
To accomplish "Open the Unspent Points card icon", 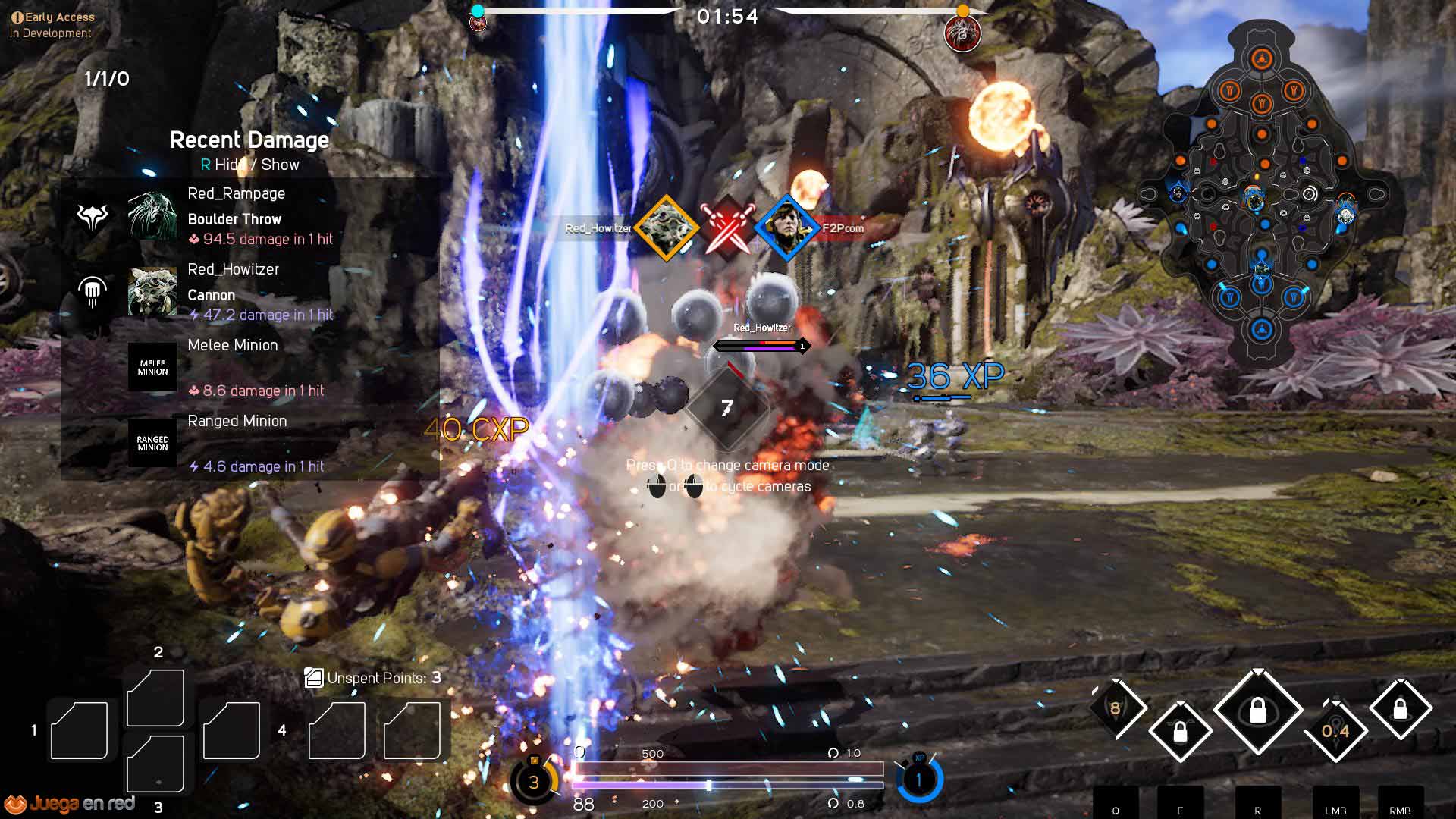I will 313,678.
